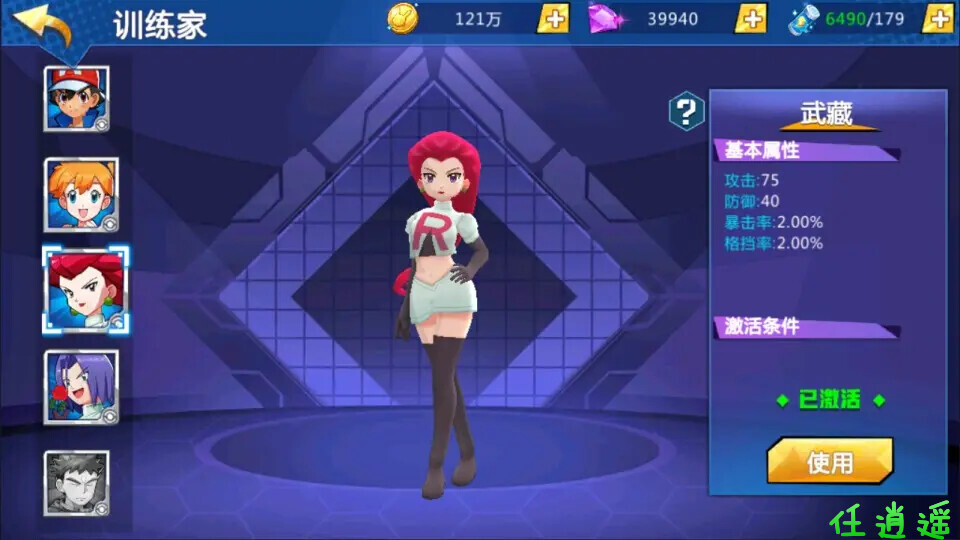
Task: Open the question mark help icon
Action: point(686,111)
